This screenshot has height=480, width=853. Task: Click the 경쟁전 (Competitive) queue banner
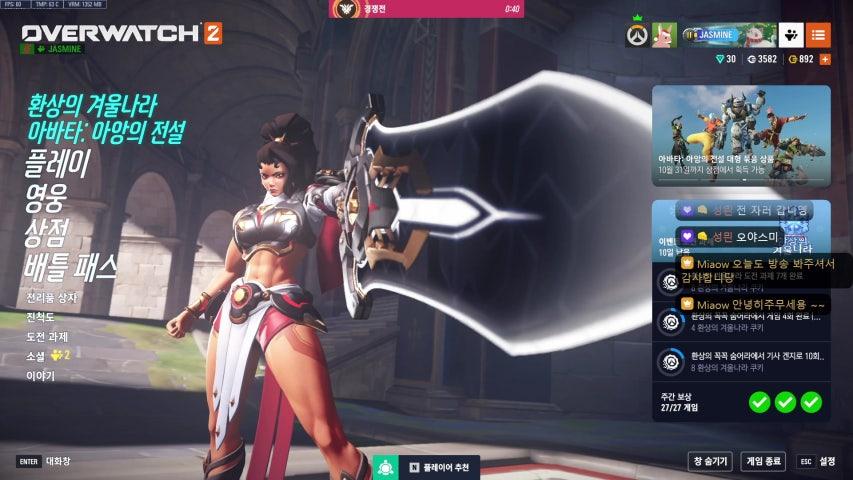[426, 9]
